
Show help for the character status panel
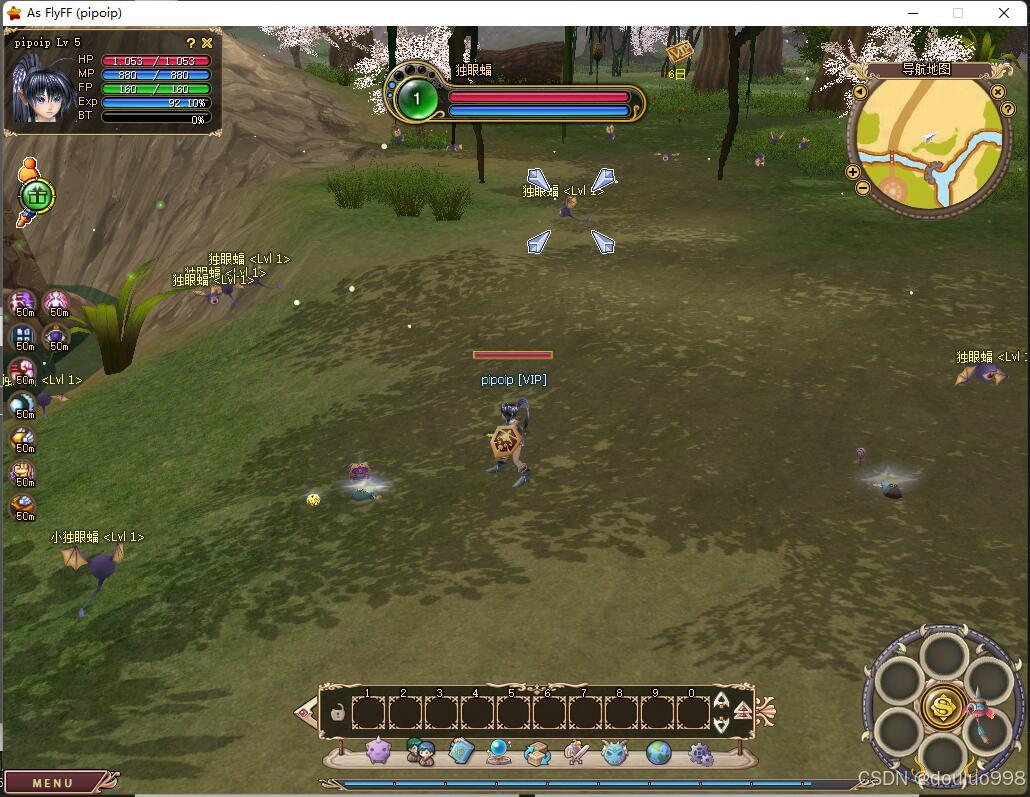click(x=191, y=43)
